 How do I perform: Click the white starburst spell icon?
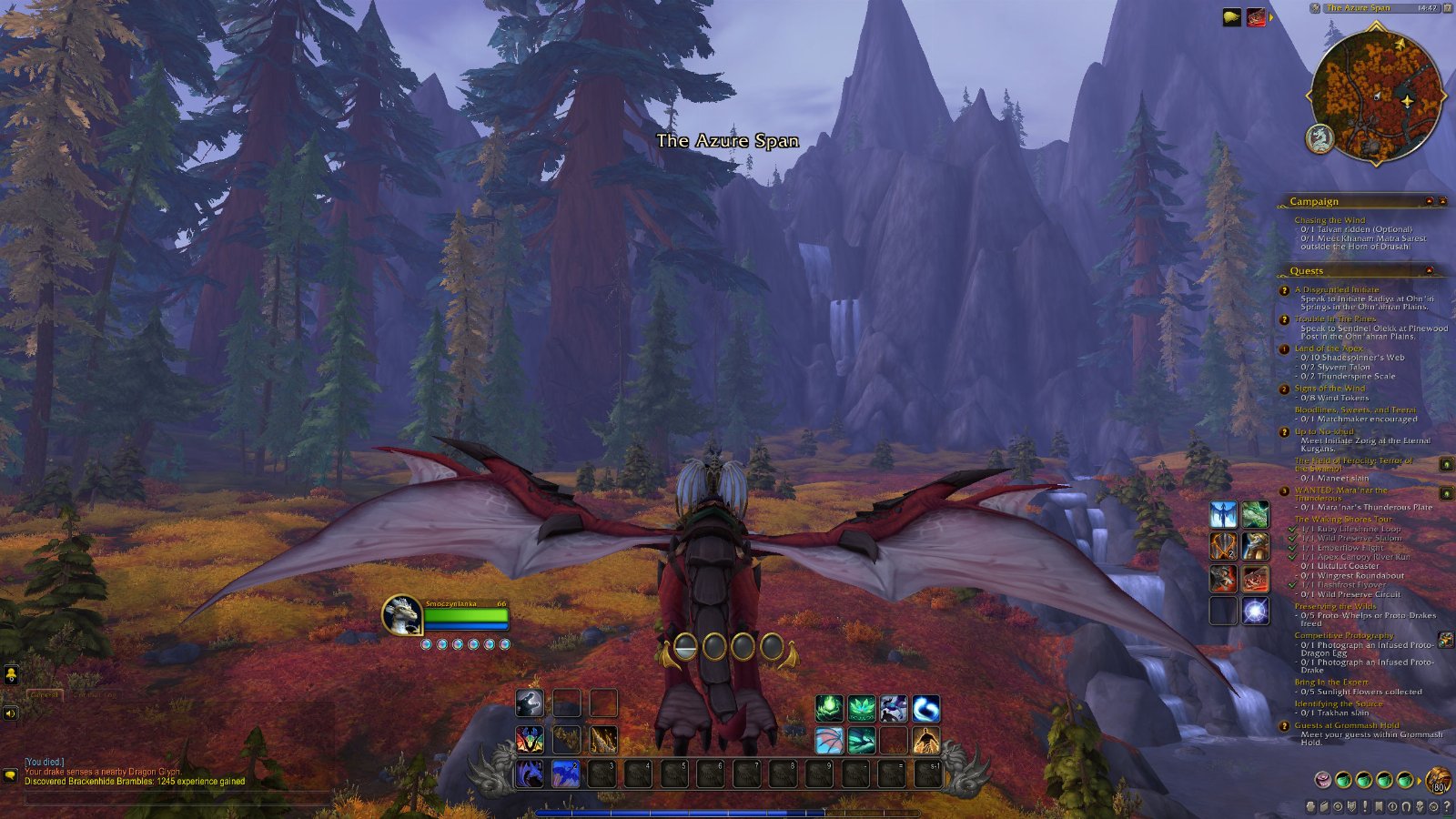[1256, 611]
